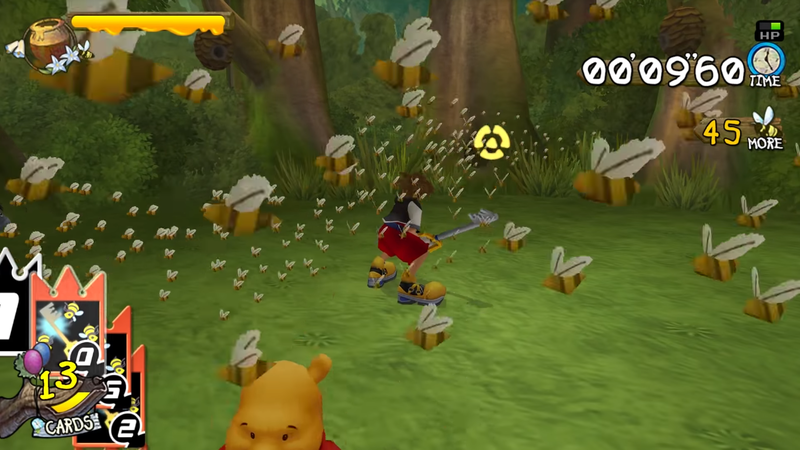Click the green HP indicator
Viewport: 800px width, 450px height.
click(x=770, y=31)
